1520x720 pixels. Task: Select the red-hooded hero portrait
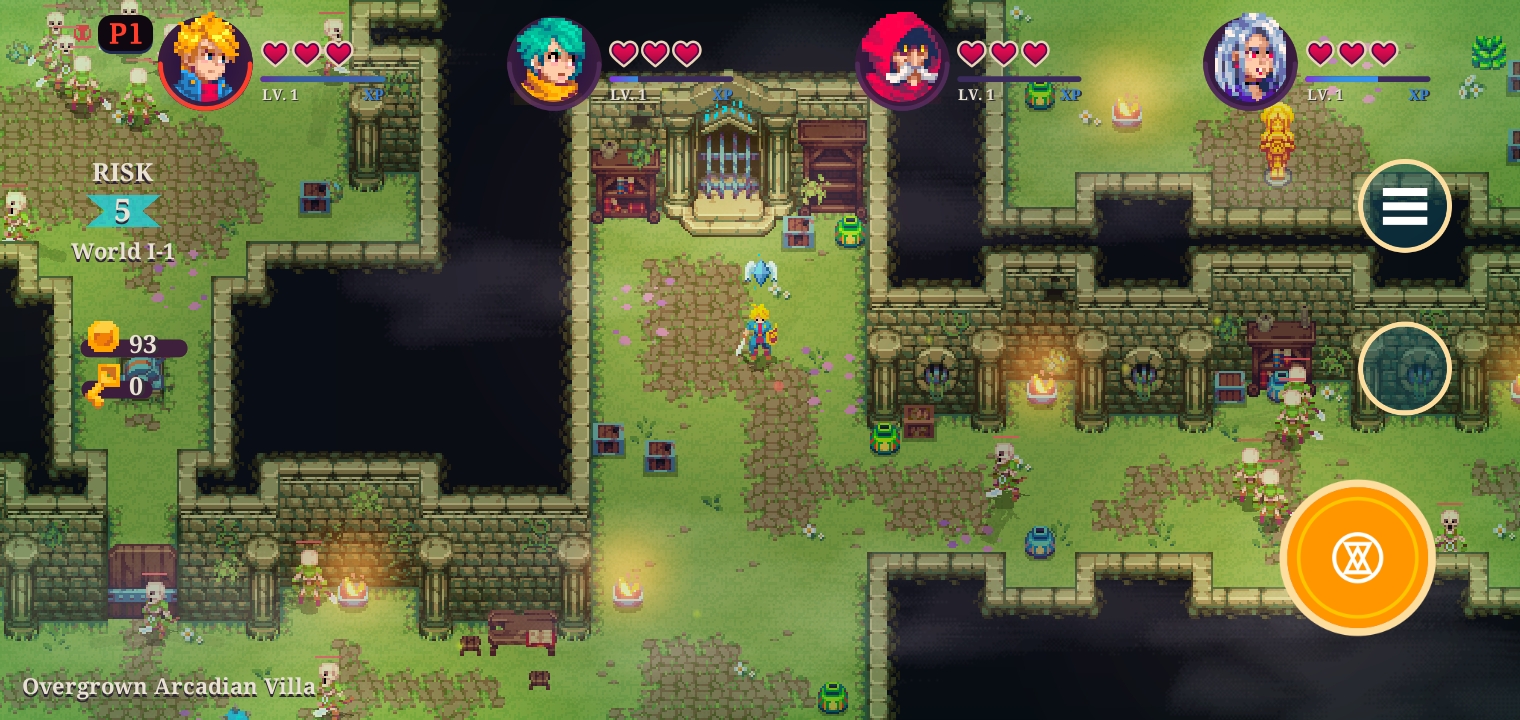click(902, 62)
